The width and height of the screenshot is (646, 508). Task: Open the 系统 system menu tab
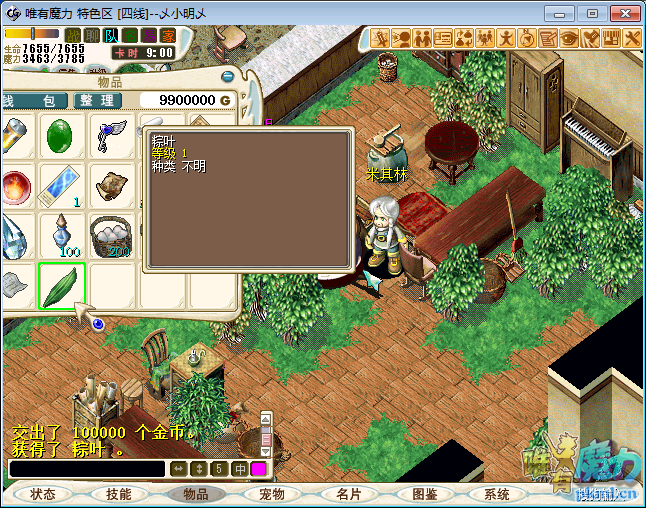497,494
